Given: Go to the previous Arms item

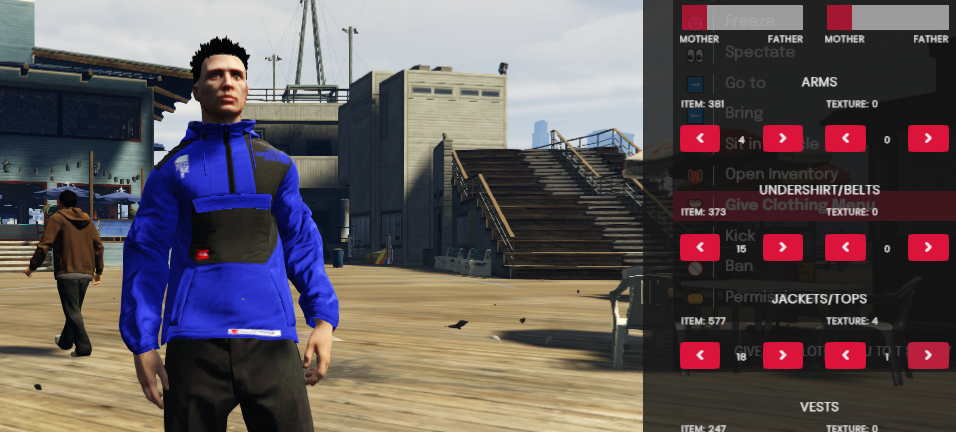Looking at the screenshot, I should (700, 139).
